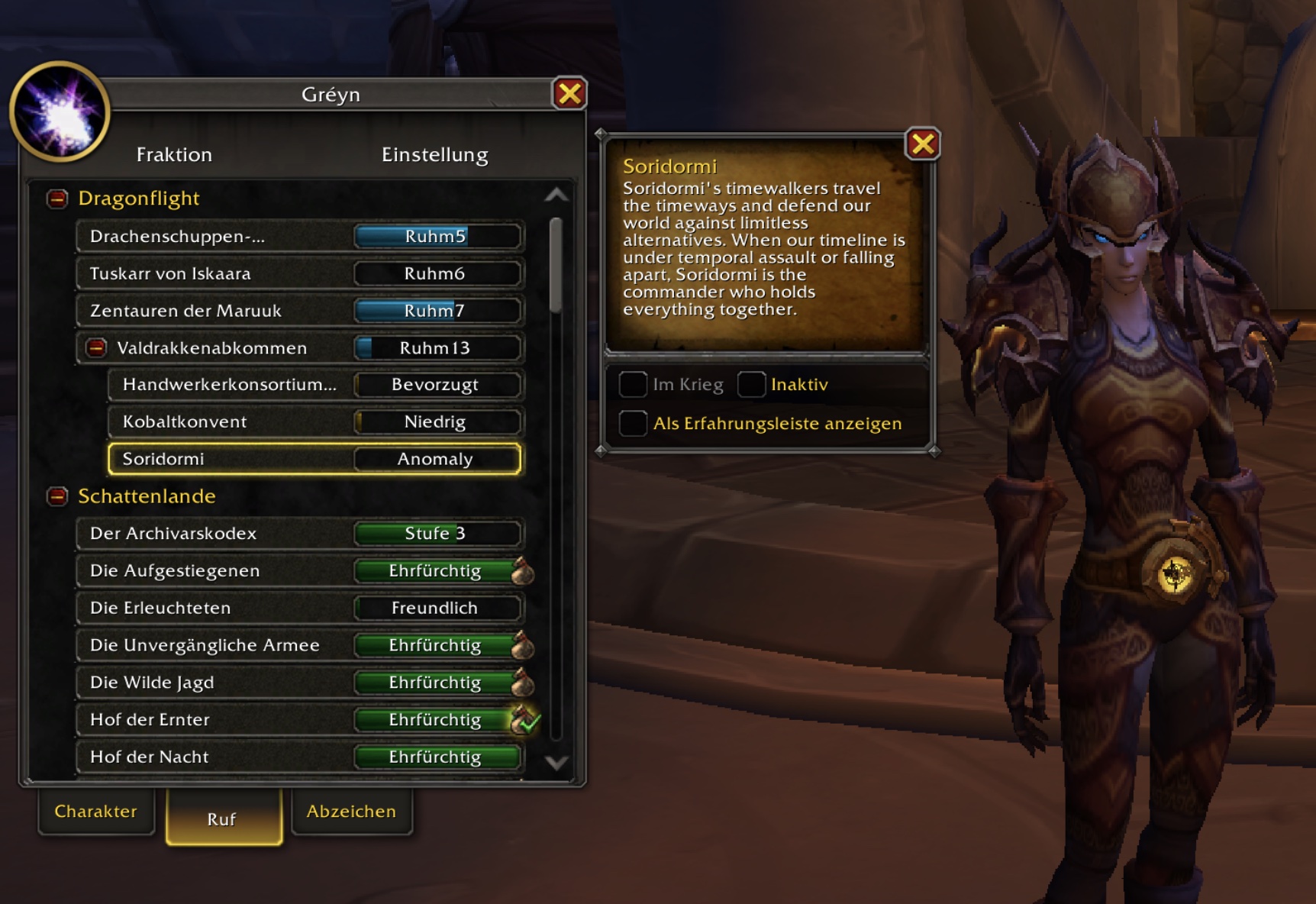
Task: Select the Soridormi faction row
Action: (x=314, y=459)
